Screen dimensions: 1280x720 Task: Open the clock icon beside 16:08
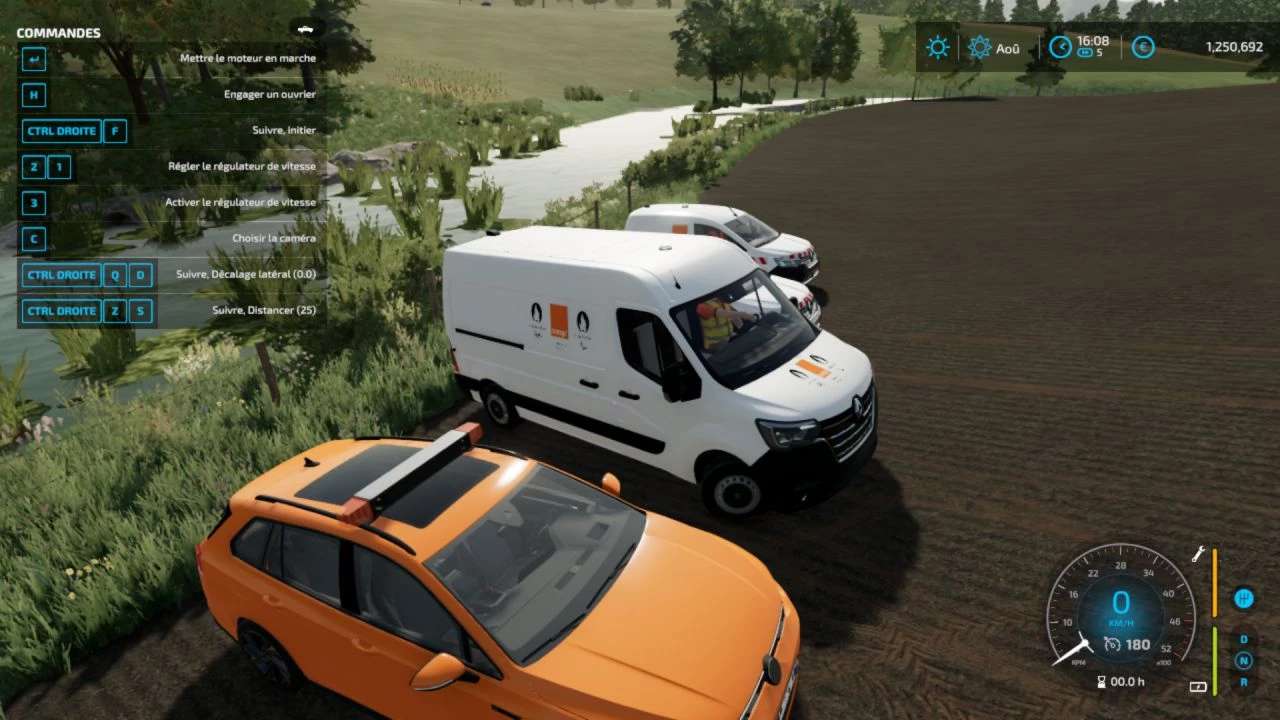pyautogui.click(x=1060, y=47)
